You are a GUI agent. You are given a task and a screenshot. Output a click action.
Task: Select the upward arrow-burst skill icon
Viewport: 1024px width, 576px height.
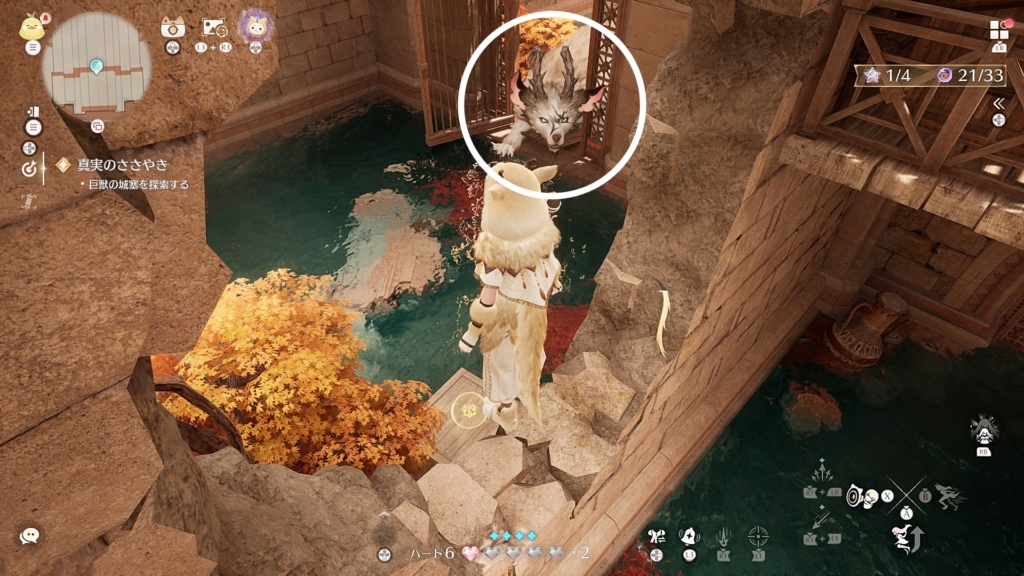click(822, 471)
